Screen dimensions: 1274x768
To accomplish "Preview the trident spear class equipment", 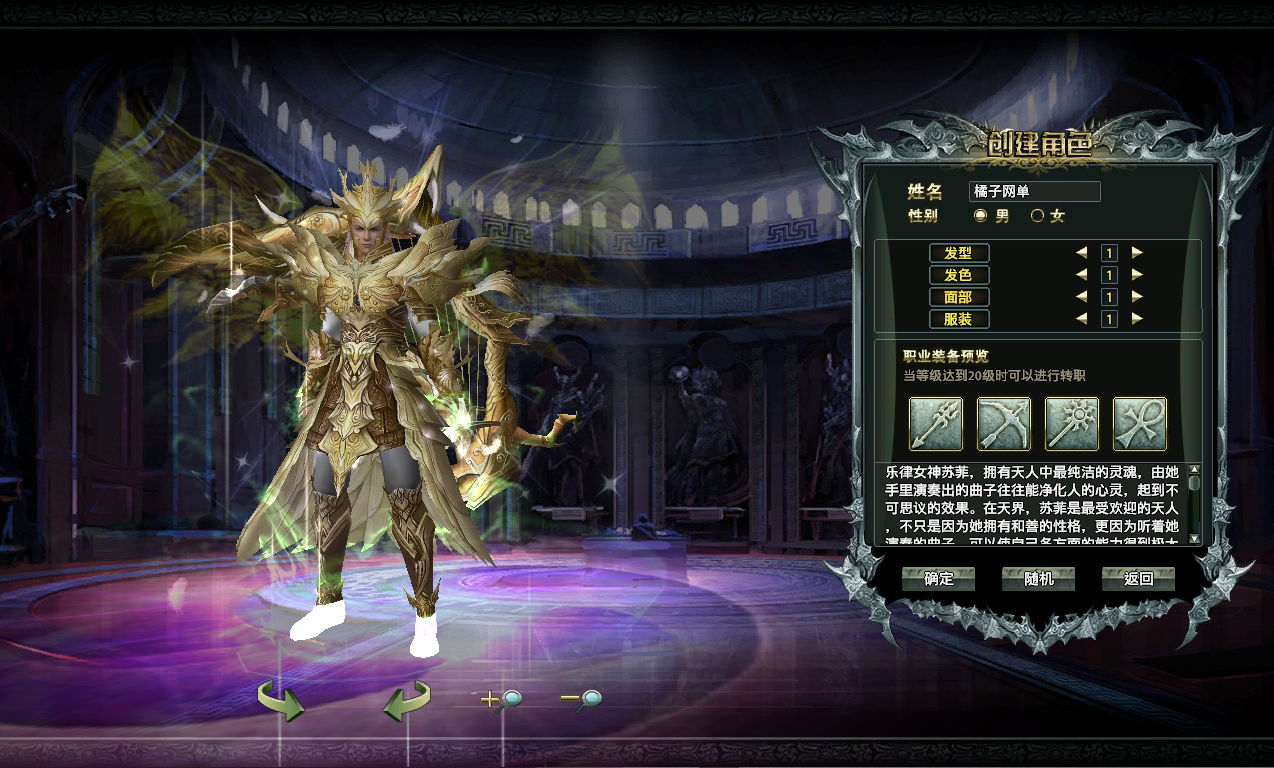I will pos(936,424).
